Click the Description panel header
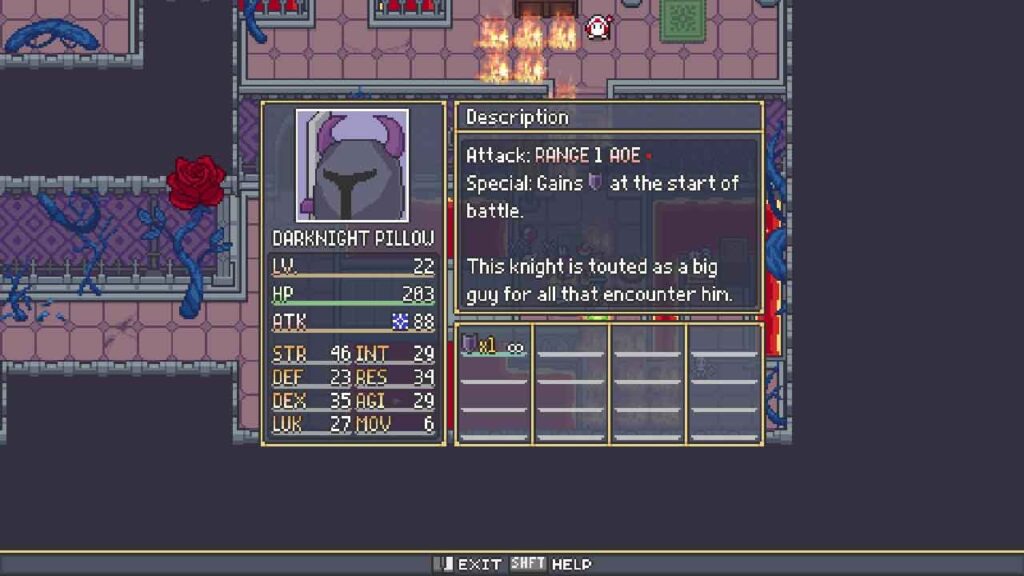Screen dimensions: 1024x576 [x=608, y=117]
